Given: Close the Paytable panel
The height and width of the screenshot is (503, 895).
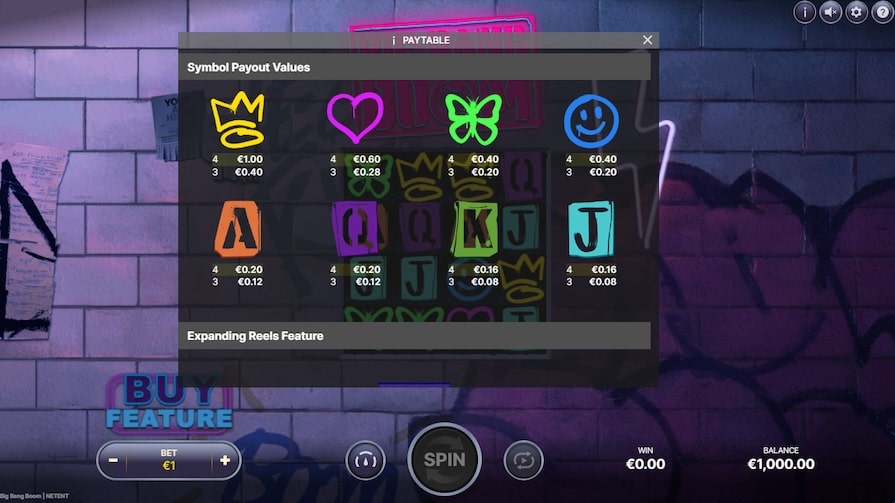Looking at the screenshot, I should tap(647, 40).
